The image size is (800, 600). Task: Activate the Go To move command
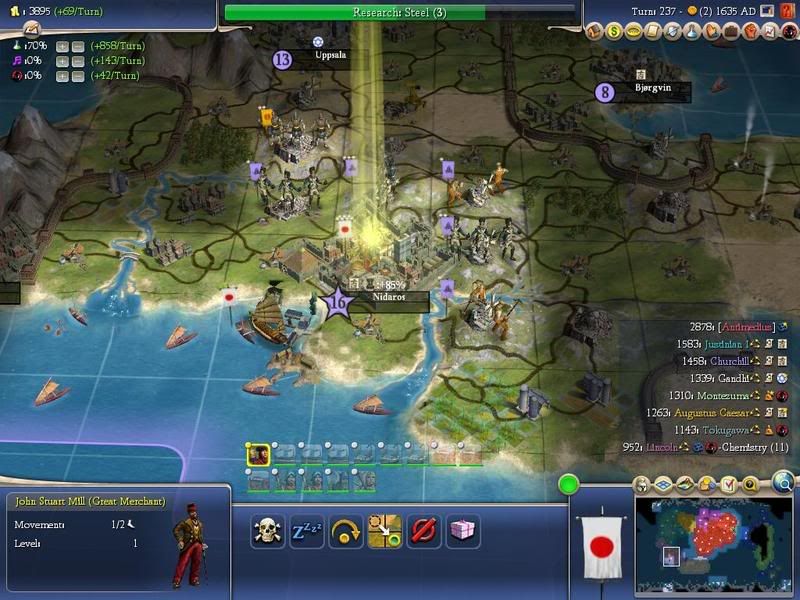(385, 531)
